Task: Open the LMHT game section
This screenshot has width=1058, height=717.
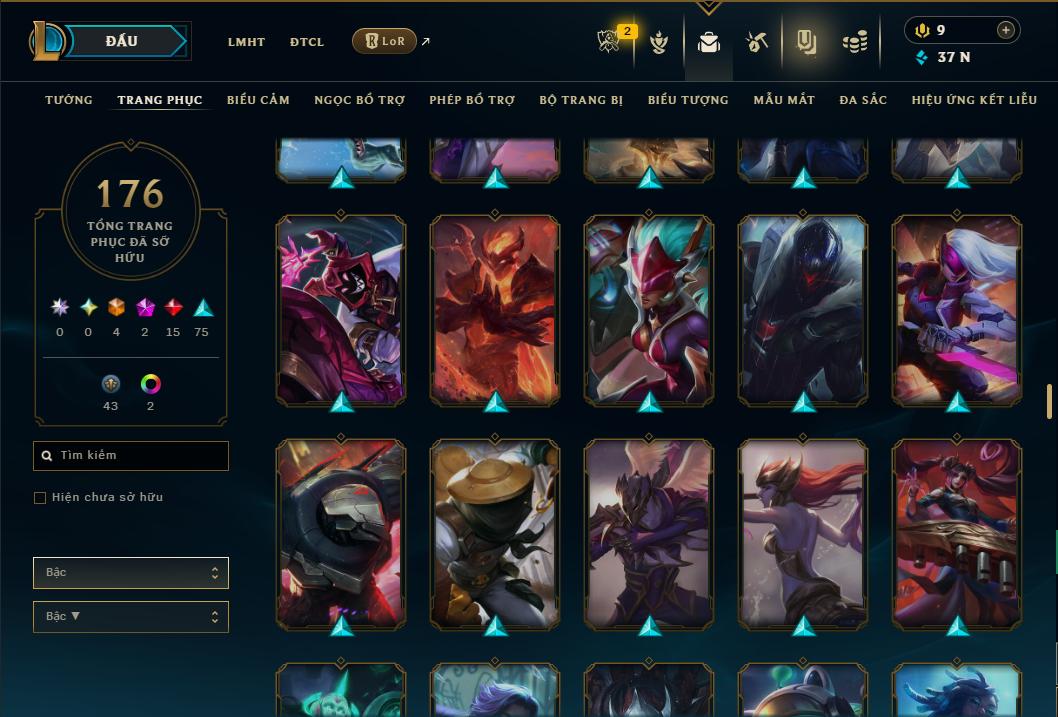Action: 246,42
